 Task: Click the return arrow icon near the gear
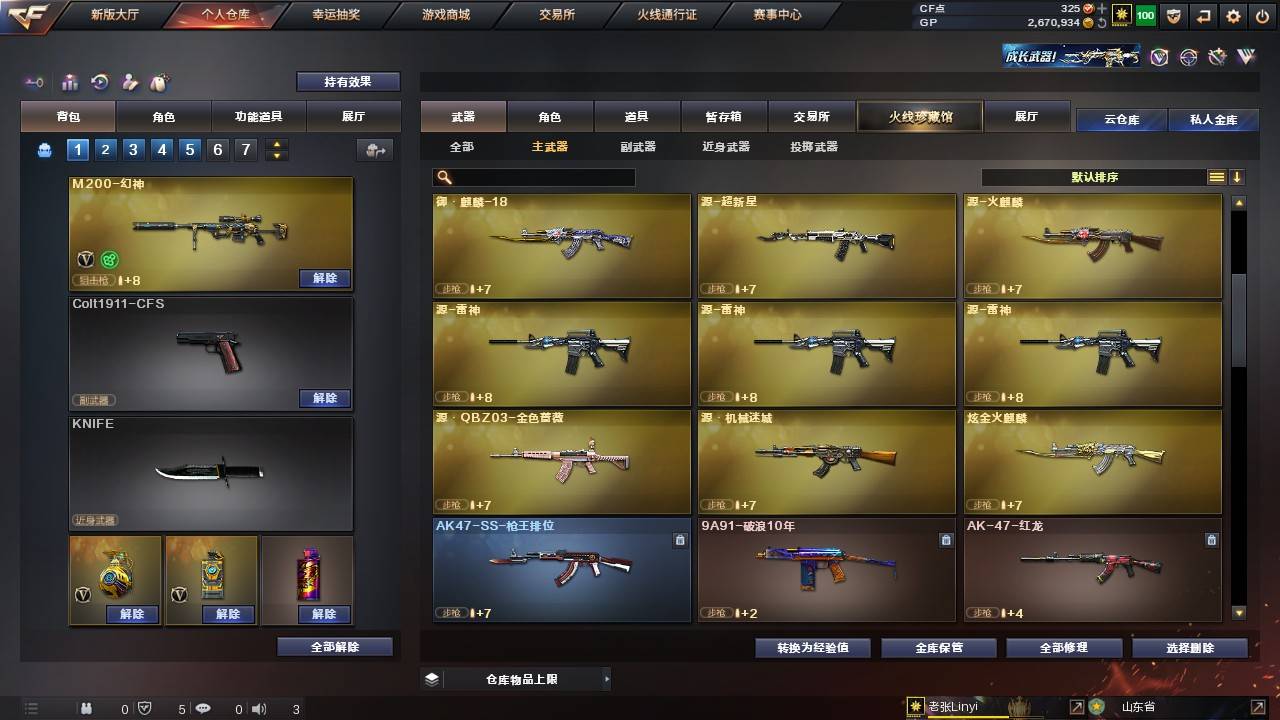1203,16
